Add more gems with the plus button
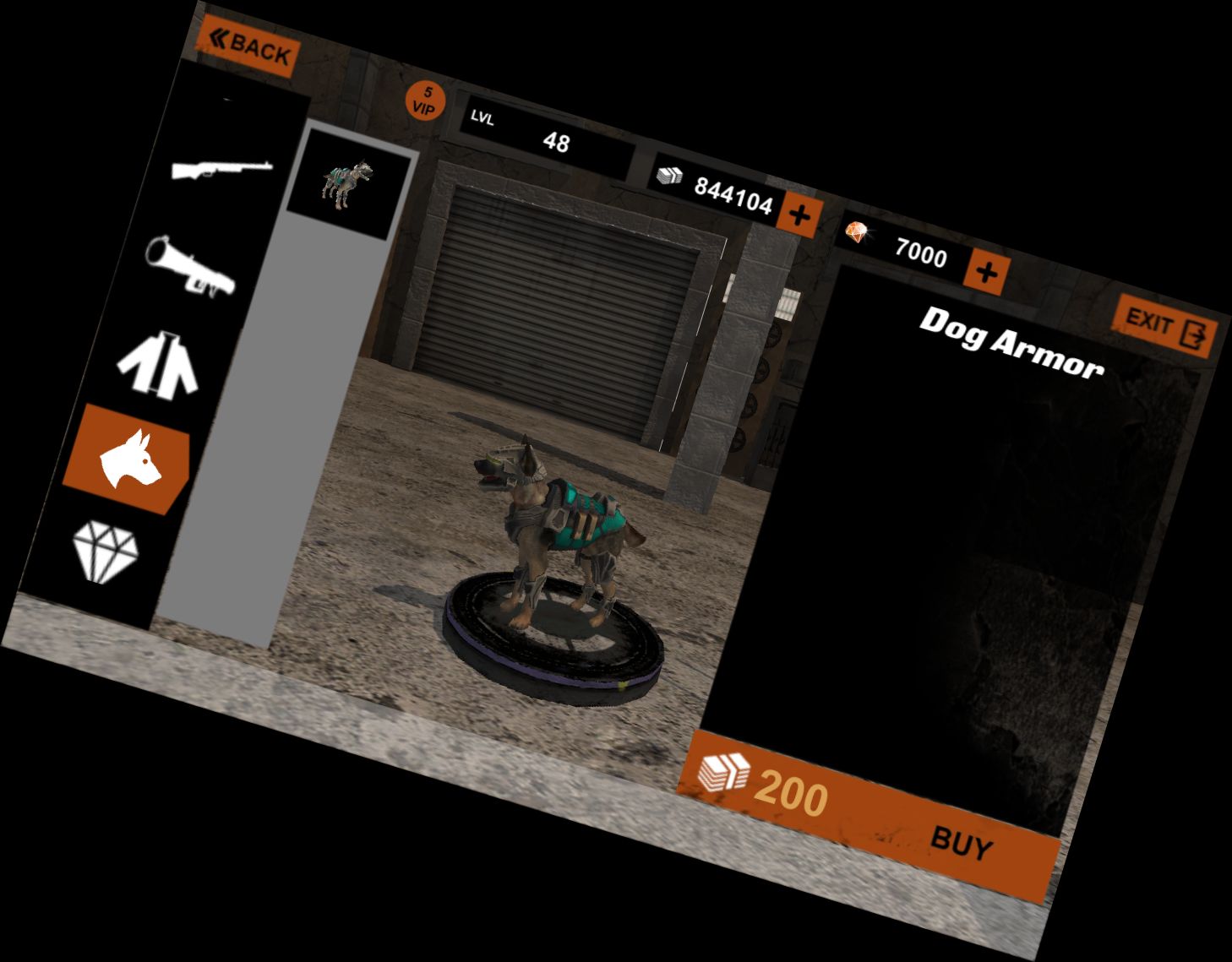The width and height of the screenshot is (1232, 962). tap(985, 271)
